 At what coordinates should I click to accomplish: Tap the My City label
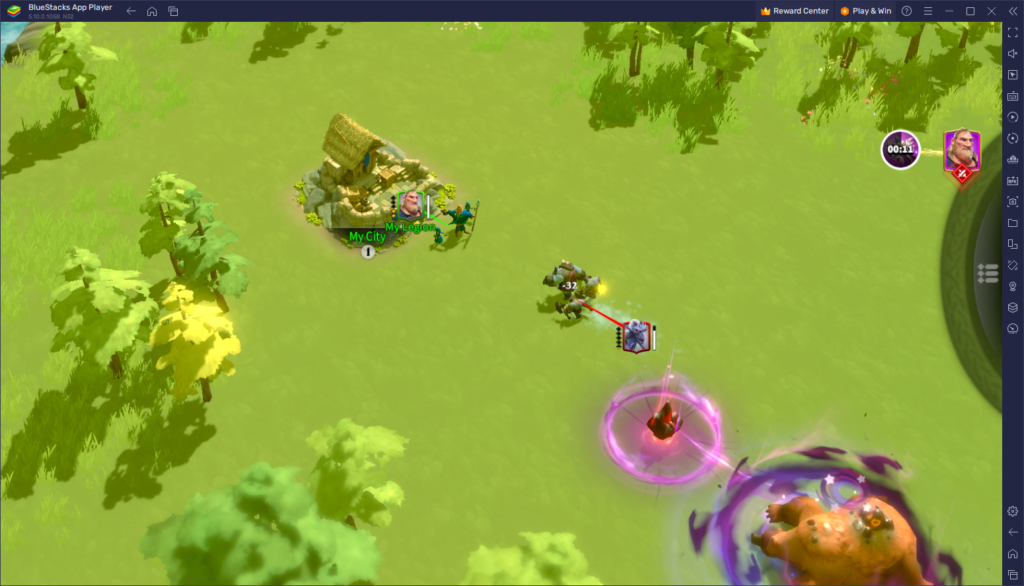(367, 237)
